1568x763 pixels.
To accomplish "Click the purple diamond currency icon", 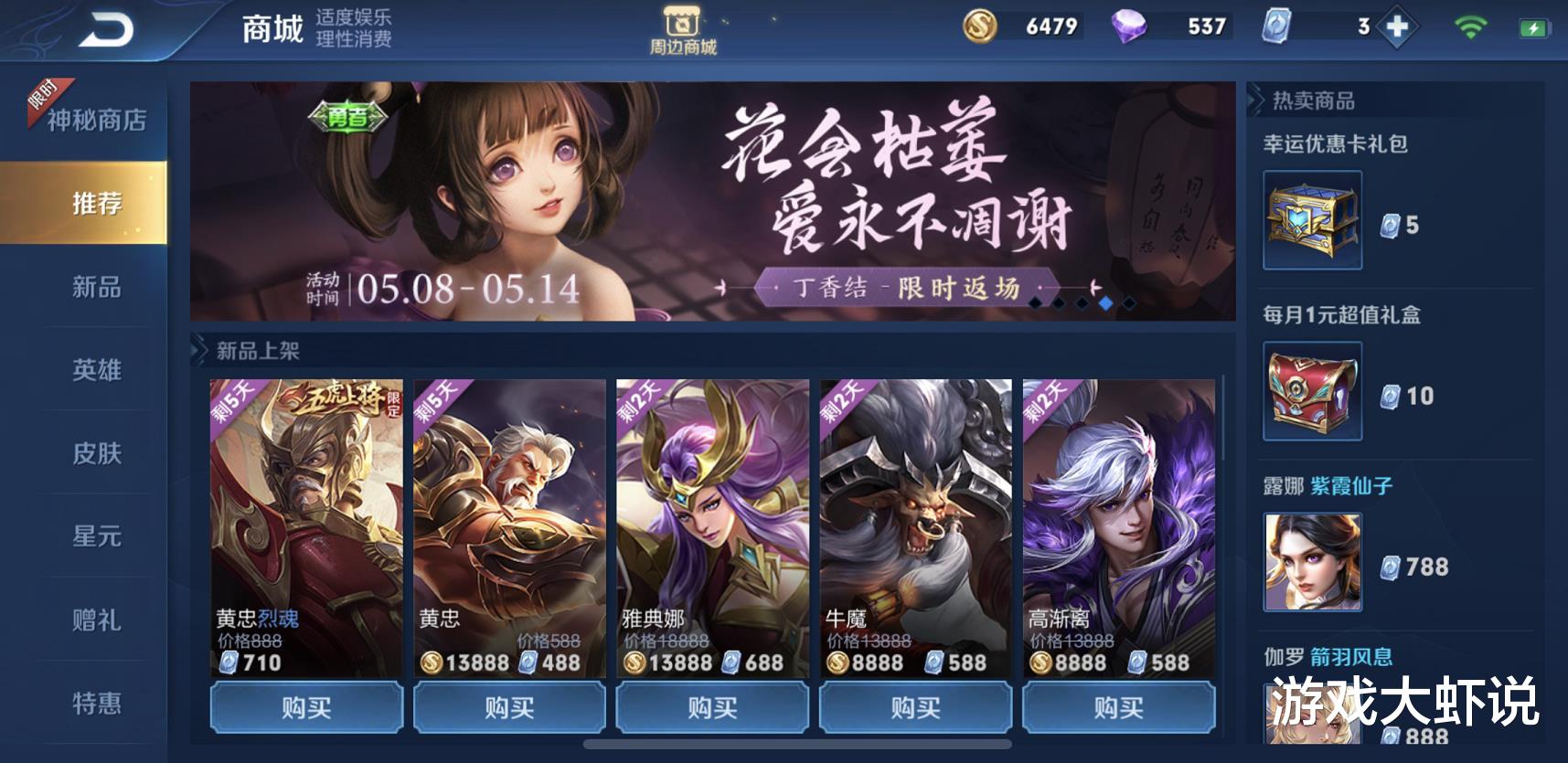I will (x=1130, y=27).
